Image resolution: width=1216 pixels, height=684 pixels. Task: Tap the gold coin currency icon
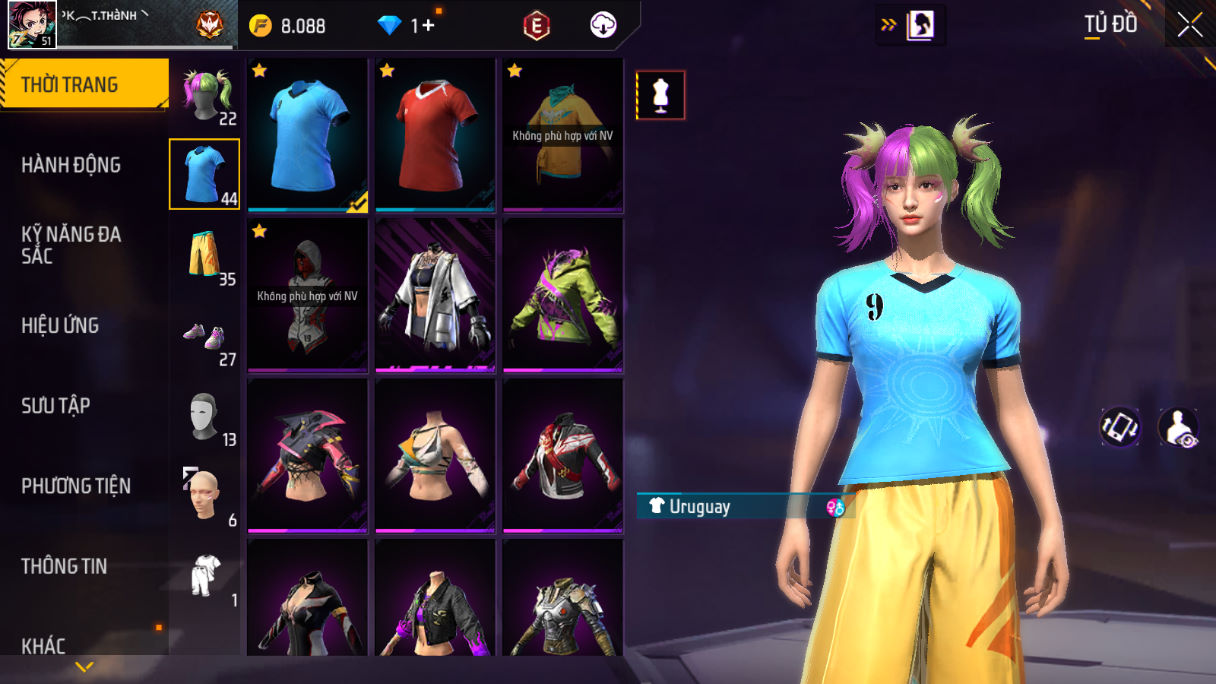point(260,26)
